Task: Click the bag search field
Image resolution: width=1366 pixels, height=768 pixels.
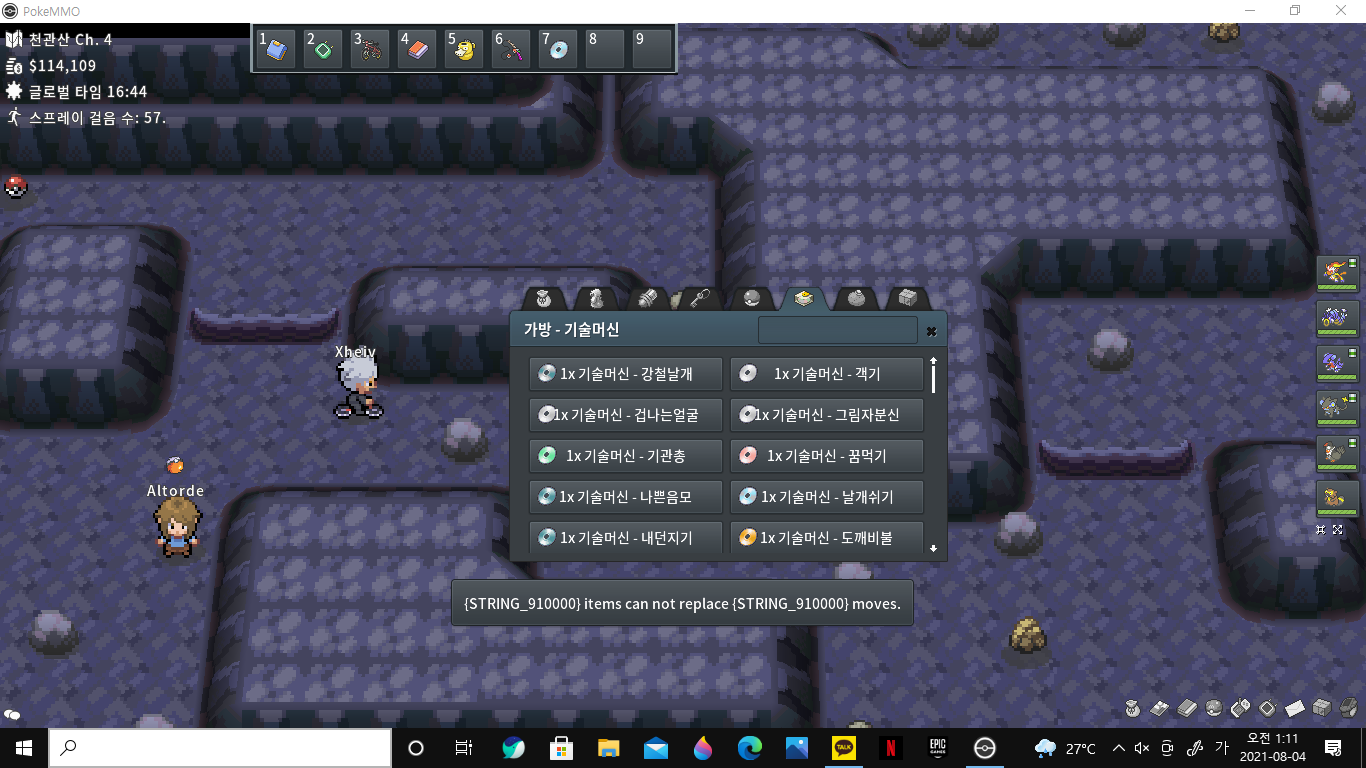Action: coord(837,330)
